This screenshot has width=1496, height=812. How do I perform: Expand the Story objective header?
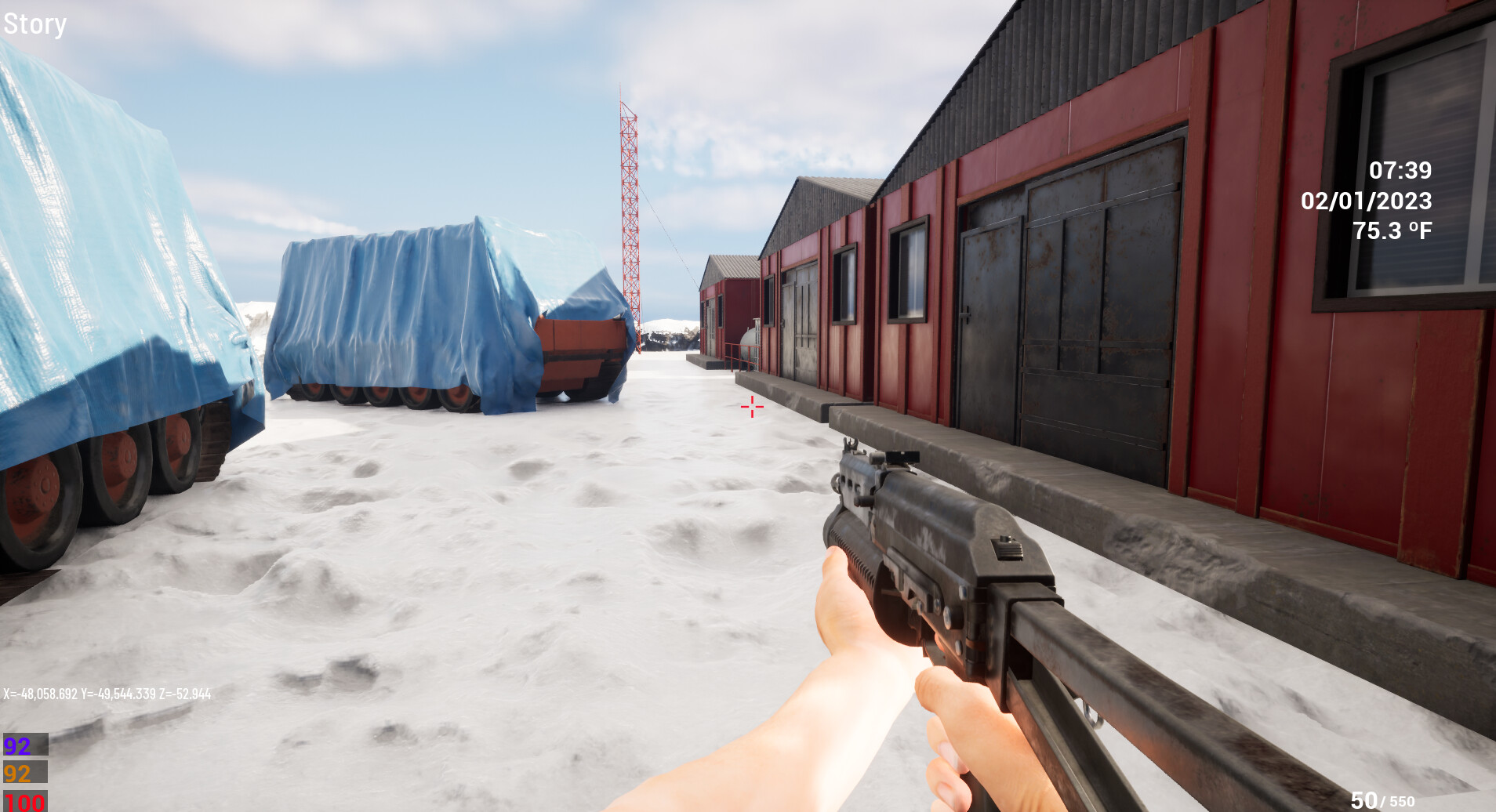click(35, 23)
